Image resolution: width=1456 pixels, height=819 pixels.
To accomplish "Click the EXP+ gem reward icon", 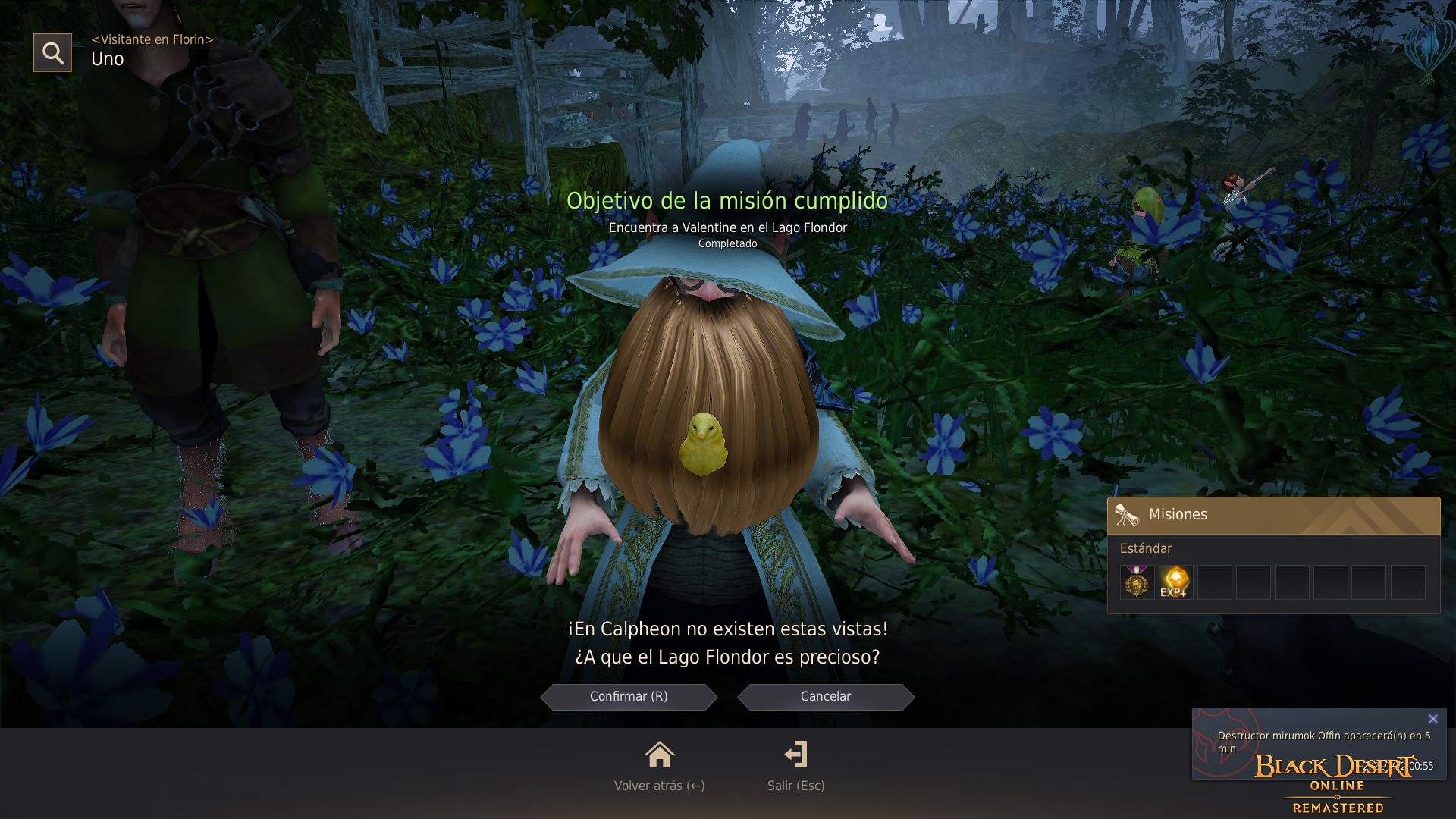I will click(x=1175, y=581).
